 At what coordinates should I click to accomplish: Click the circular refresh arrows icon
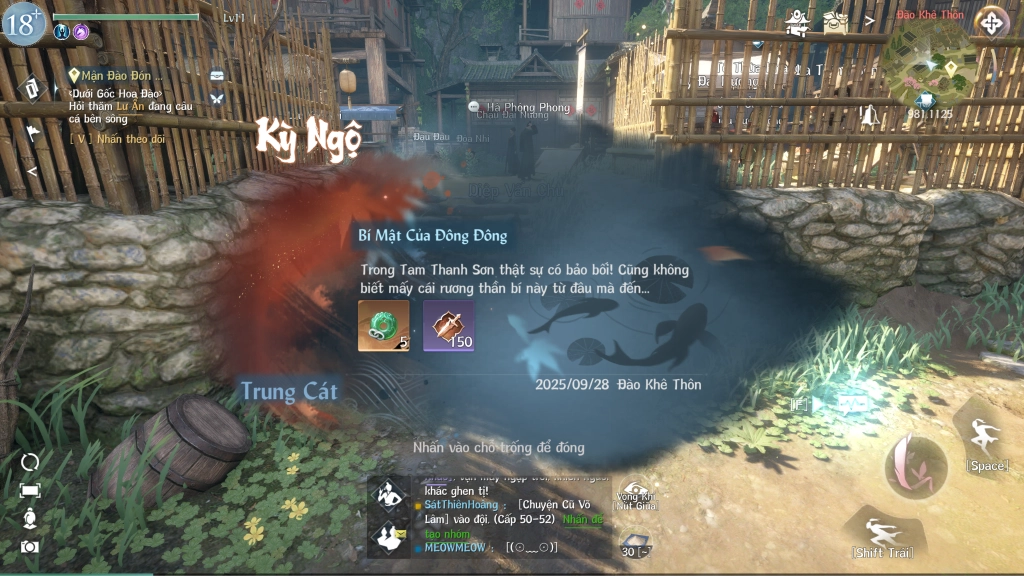click(30, 462)
